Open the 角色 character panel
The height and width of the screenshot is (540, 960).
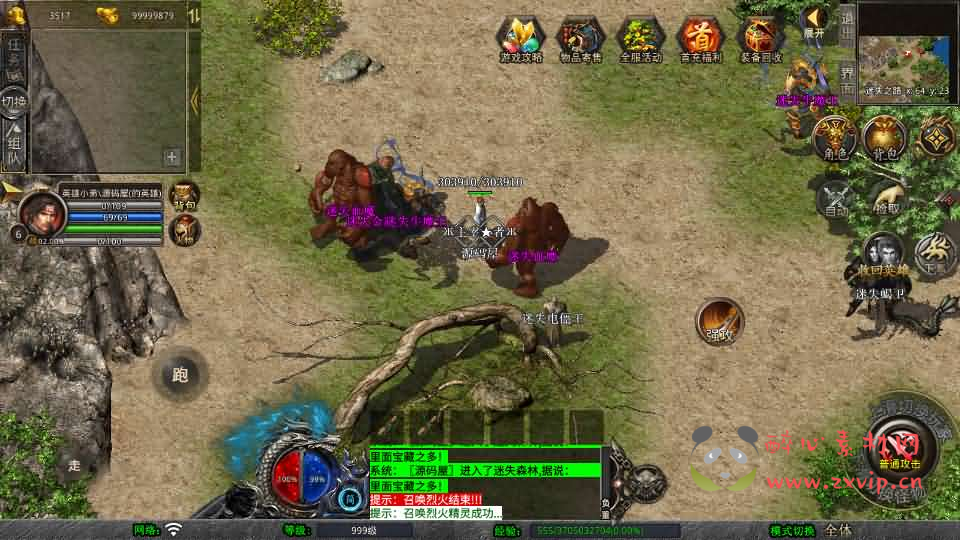click(832, 137)
